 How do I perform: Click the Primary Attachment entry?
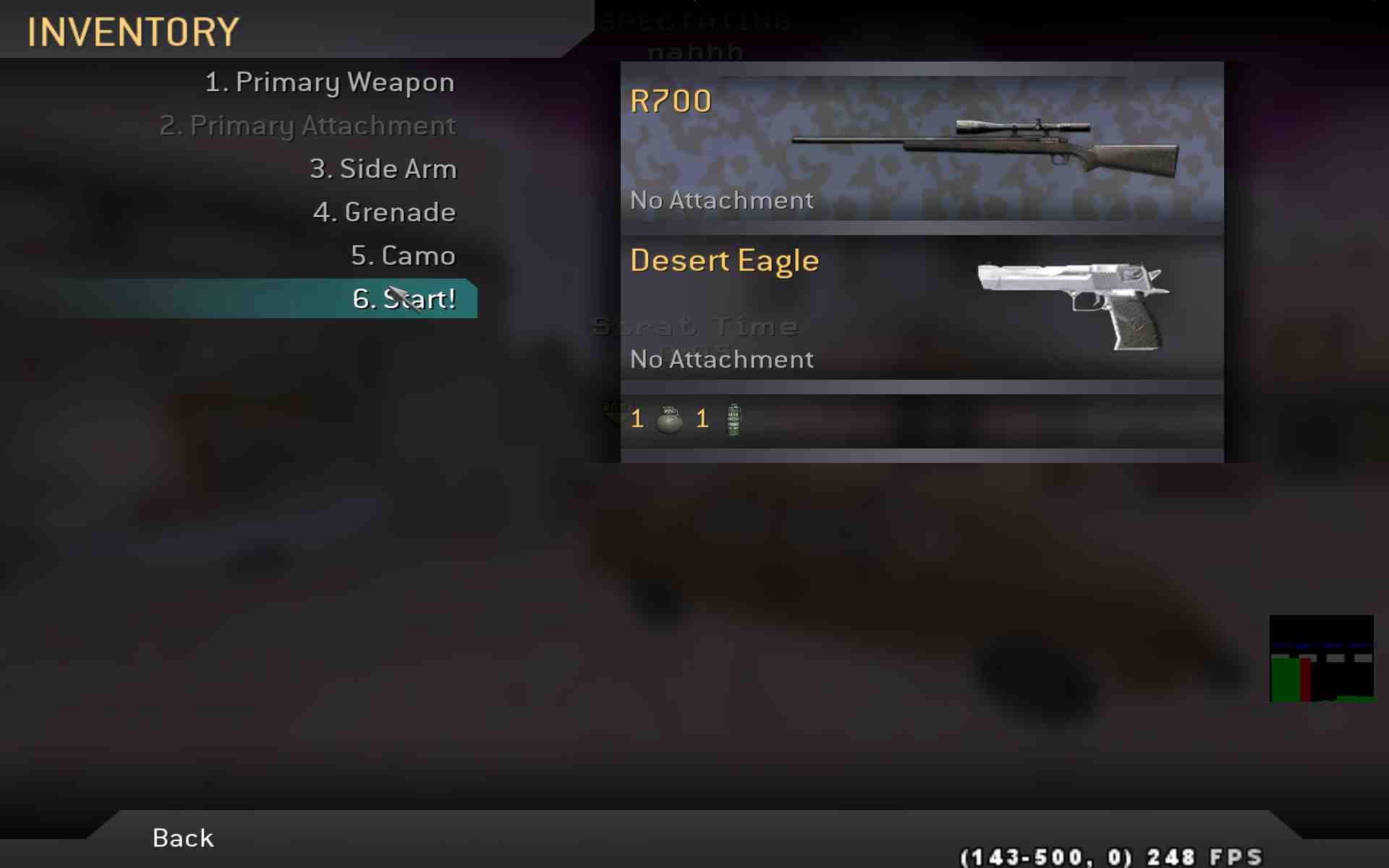click(x=307, y=126)
